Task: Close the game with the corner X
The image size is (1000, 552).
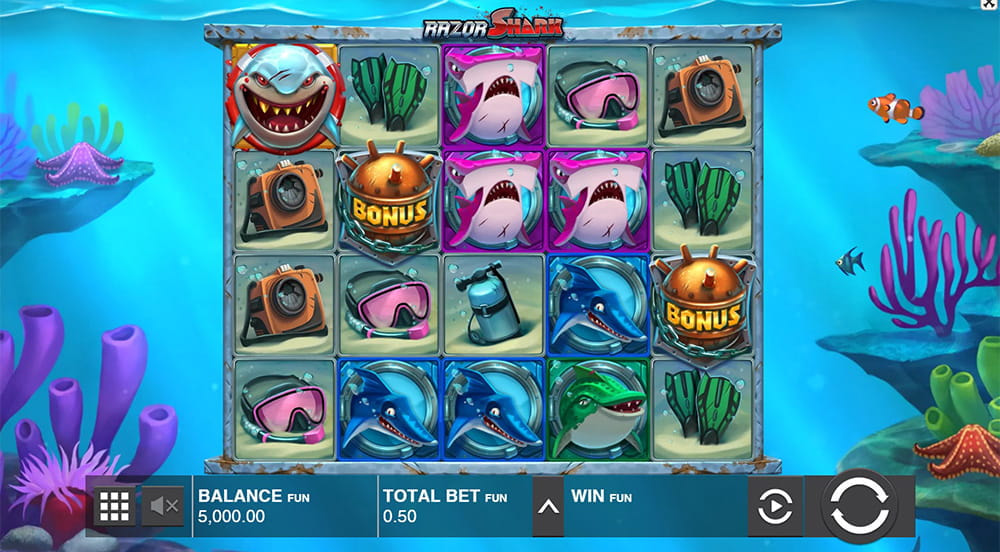Action: click(x=990, y=6)
